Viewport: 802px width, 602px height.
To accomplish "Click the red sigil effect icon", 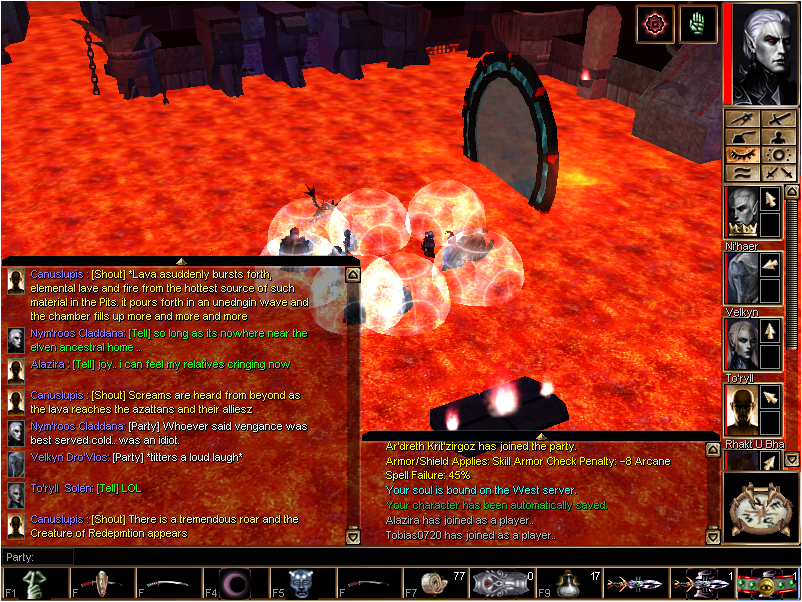I will tap(656, 24).
